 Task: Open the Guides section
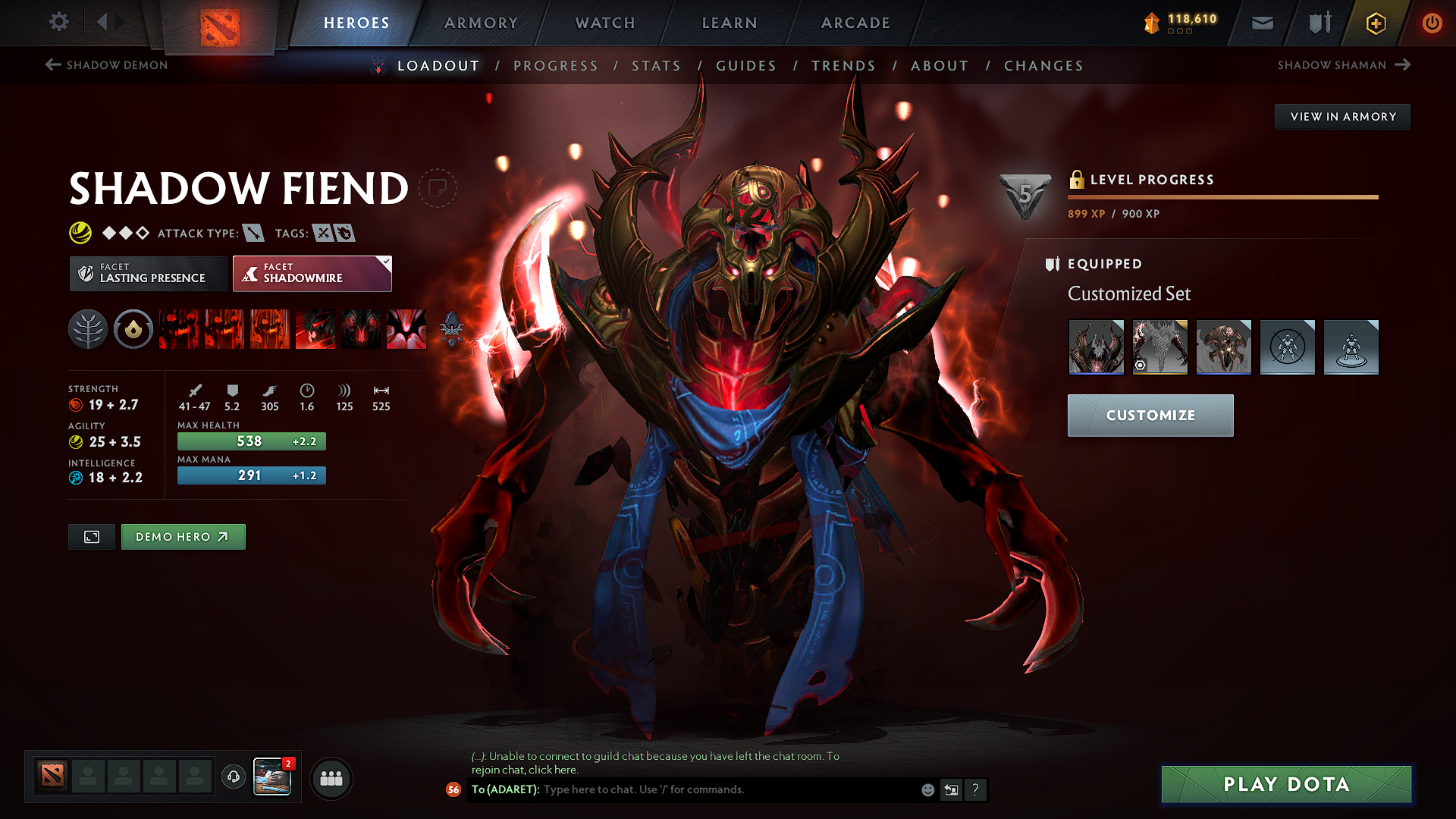tap(746, 66)
